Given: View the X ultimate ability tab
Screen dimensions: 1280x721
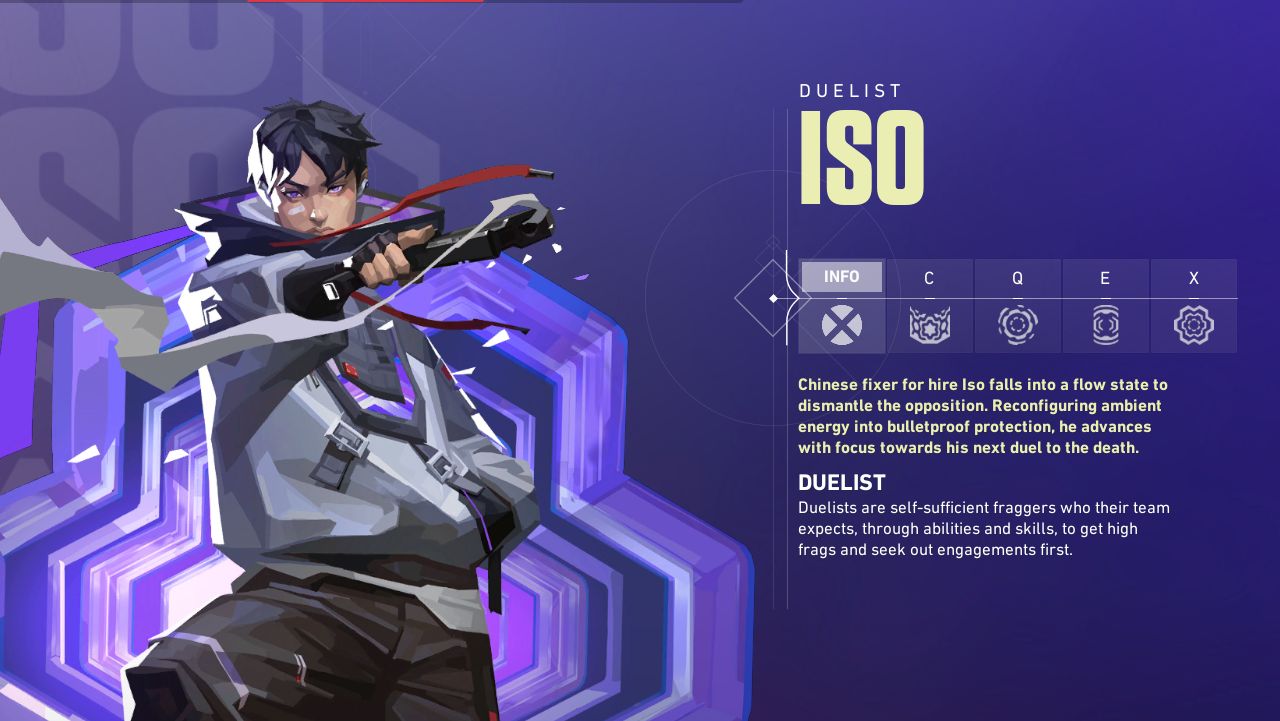Looking at the screenshot, I should click(x=1193, y=306).
